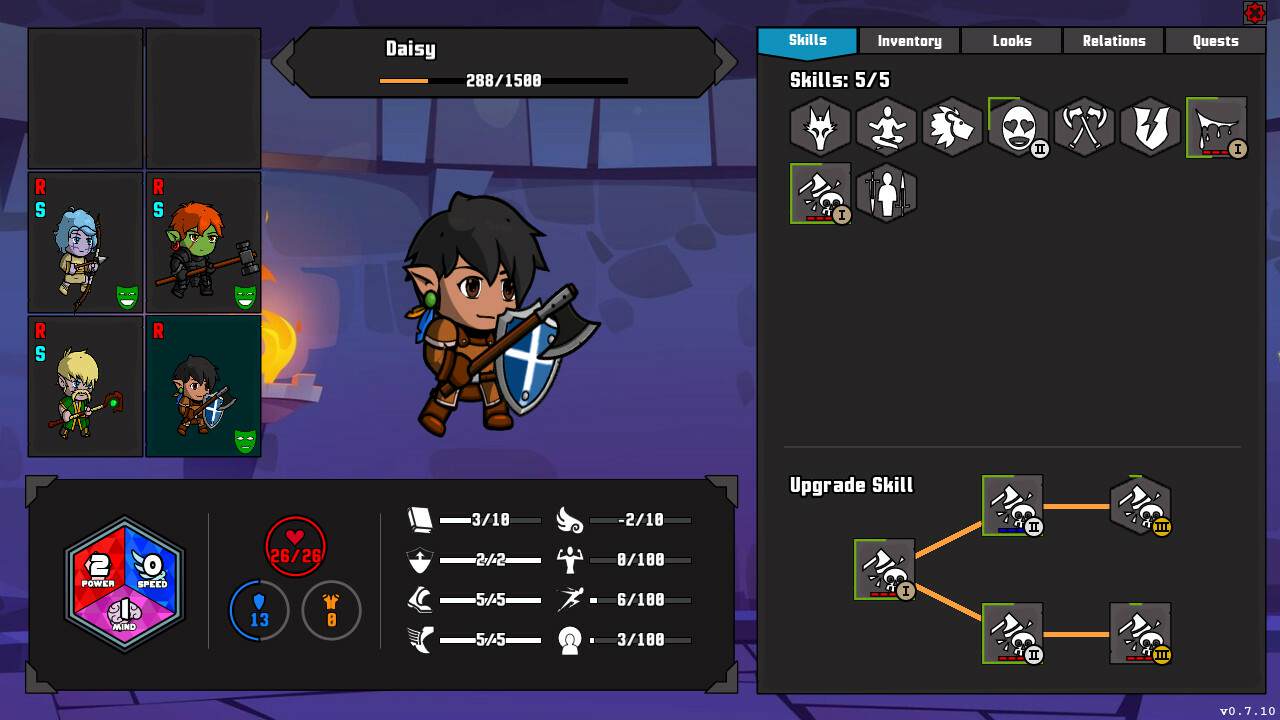Select the Skills tab
The image size is (1280, 720).
(807, 41)
